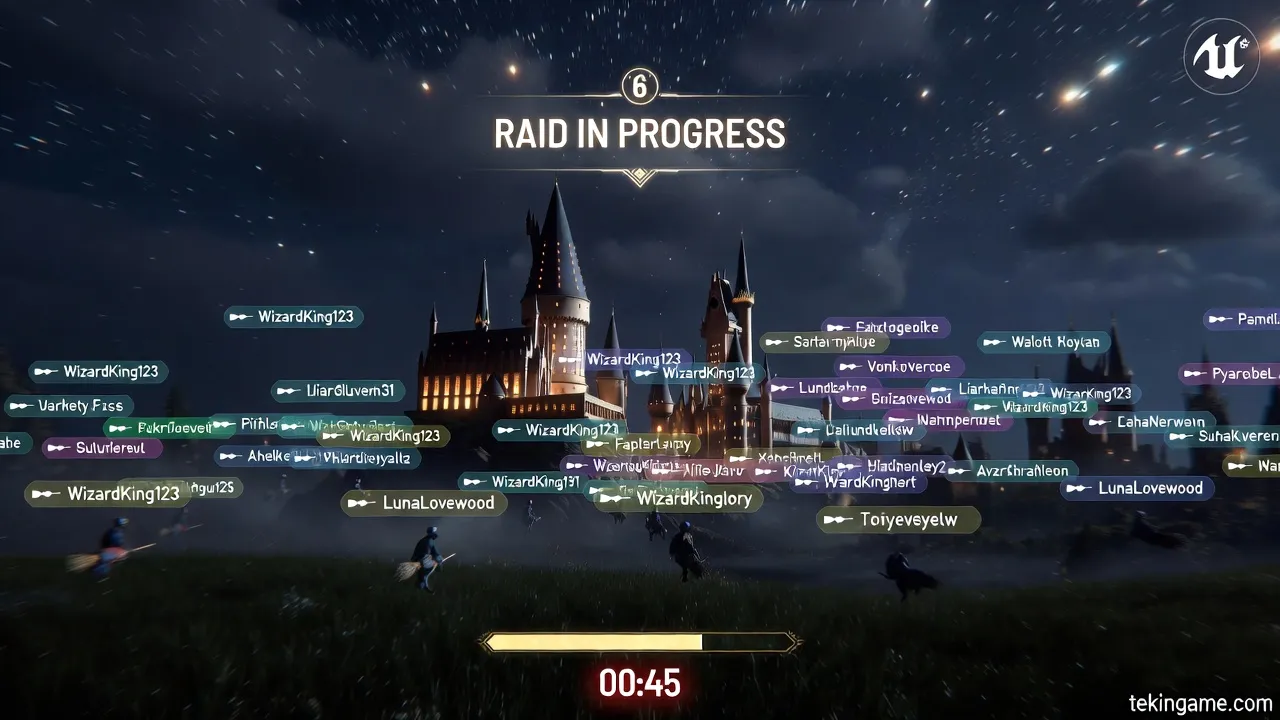The image size is (1280, 720).
Task: Select the Toiyeveyelw player name tag
Action: (898, 519)
